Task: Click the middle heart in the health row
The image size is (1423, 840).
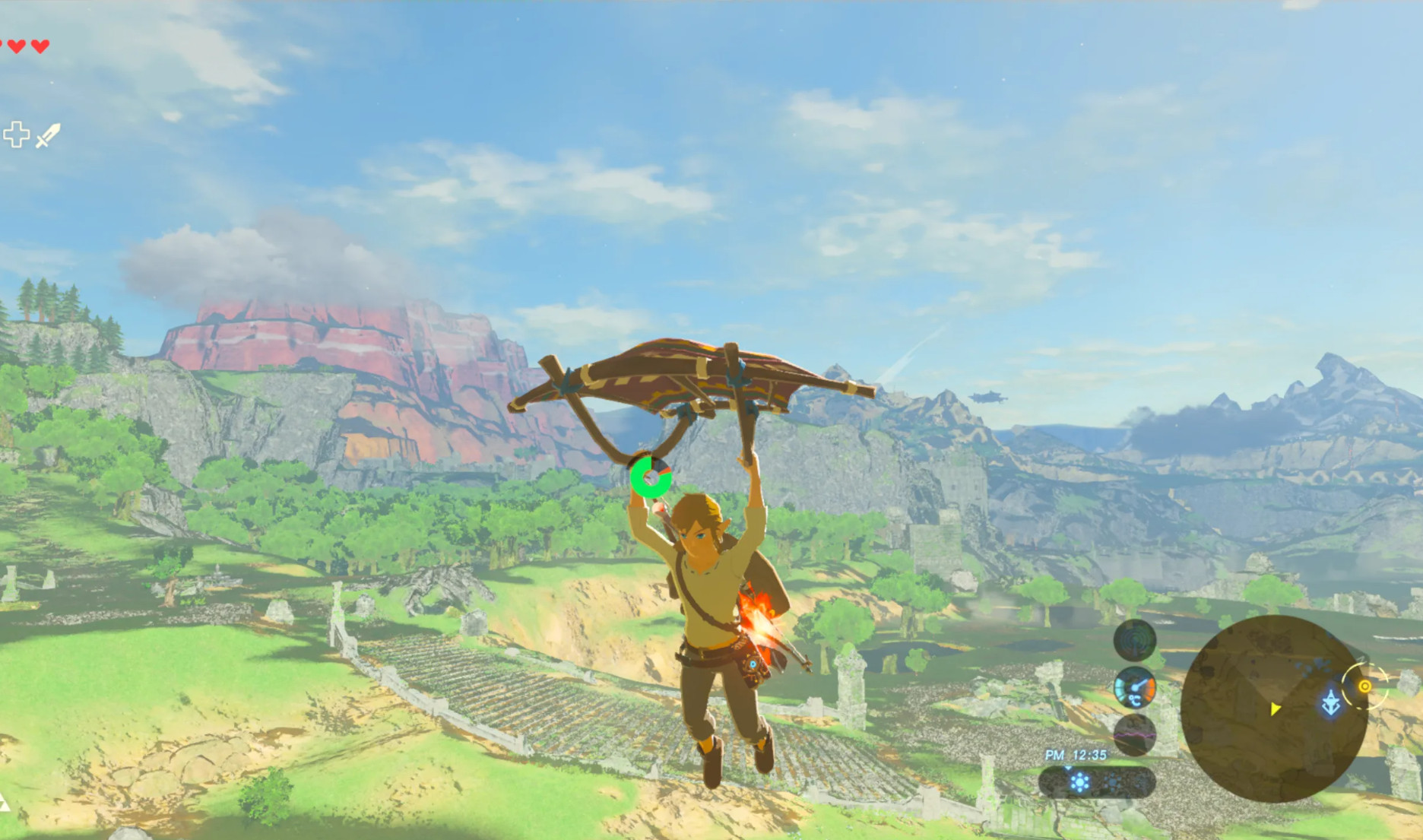Action: click(x=17, y=46)
